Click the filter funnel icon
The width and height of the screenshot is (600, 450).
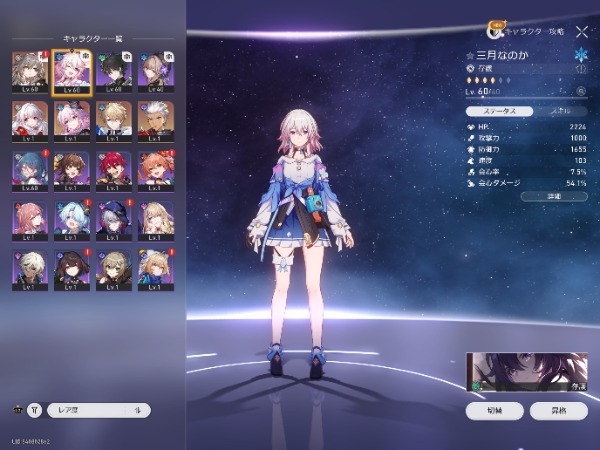point(34,410)
